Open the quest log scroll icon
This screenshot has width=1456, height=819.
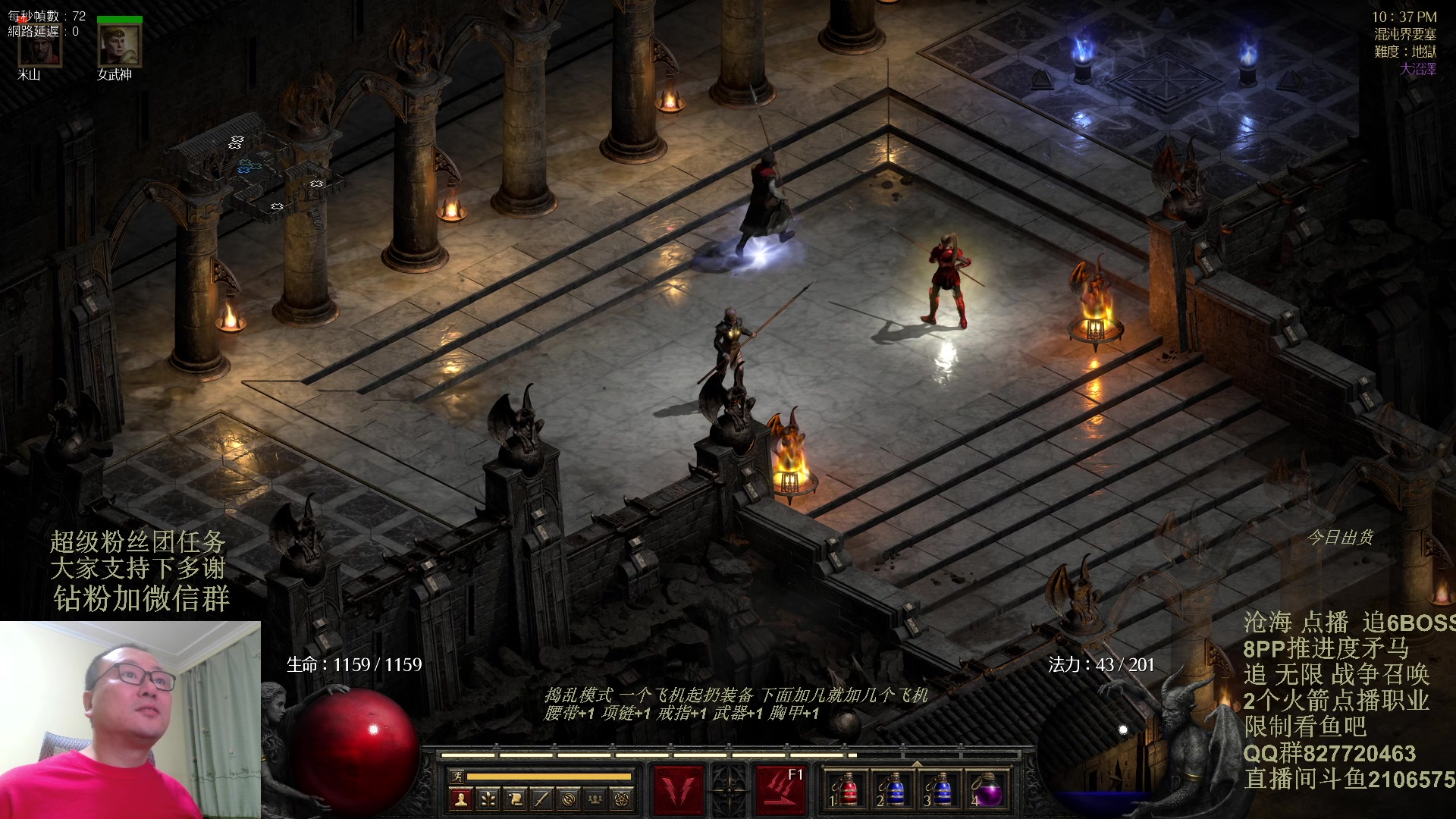coord(515,799)
